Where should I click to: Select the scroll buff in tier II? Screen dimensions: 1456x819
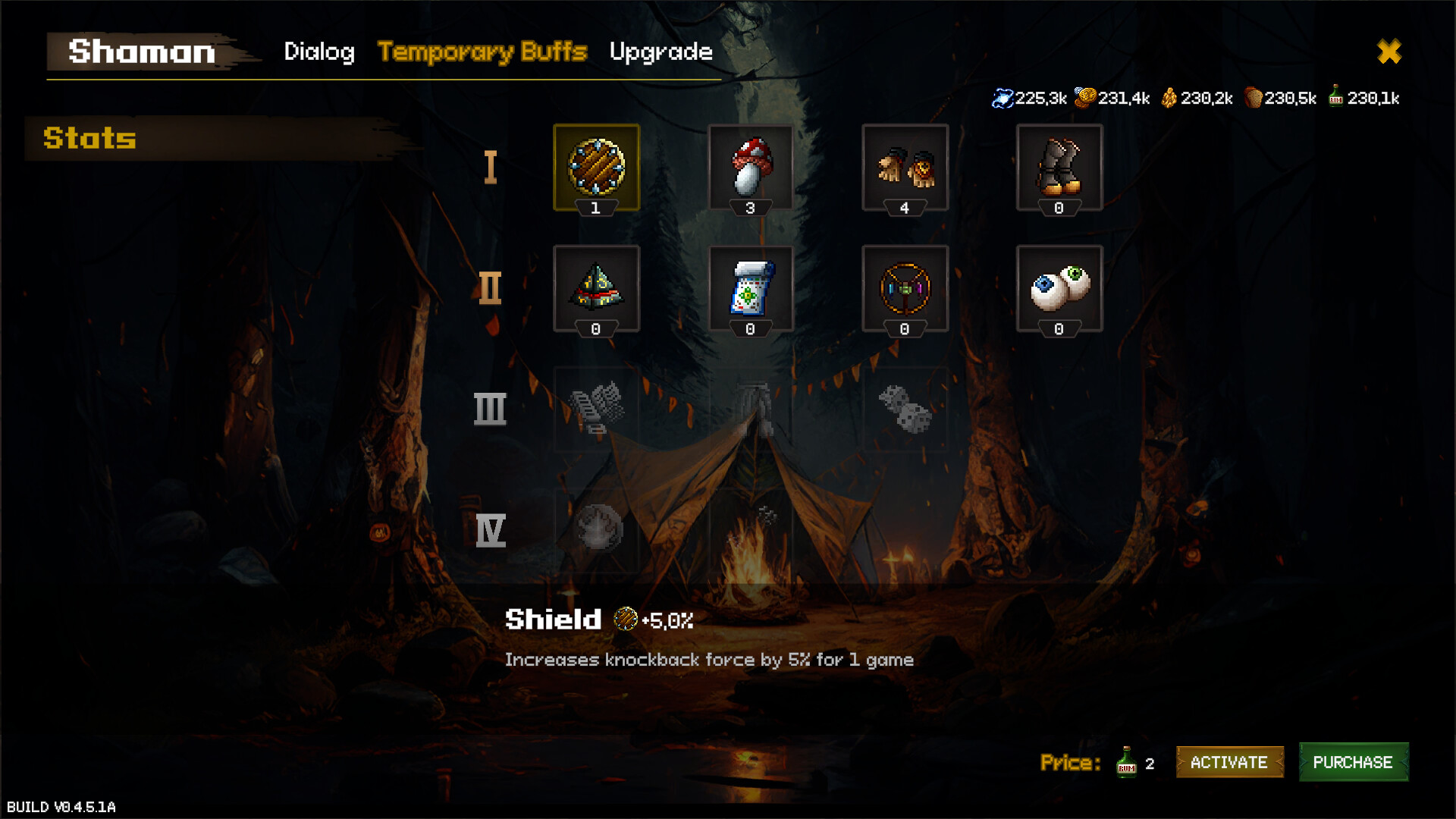(x=752, y=288)
